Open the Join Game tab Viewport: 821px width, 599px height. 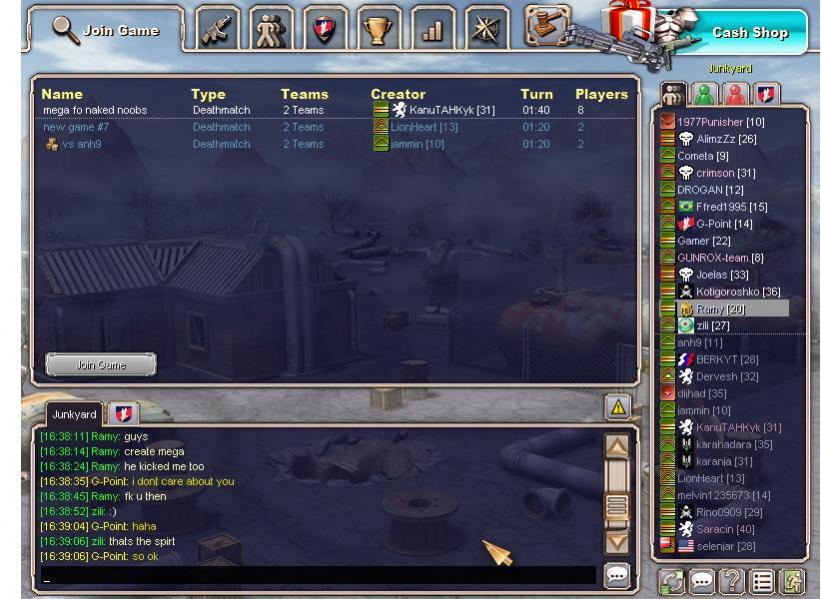[106, 30]
